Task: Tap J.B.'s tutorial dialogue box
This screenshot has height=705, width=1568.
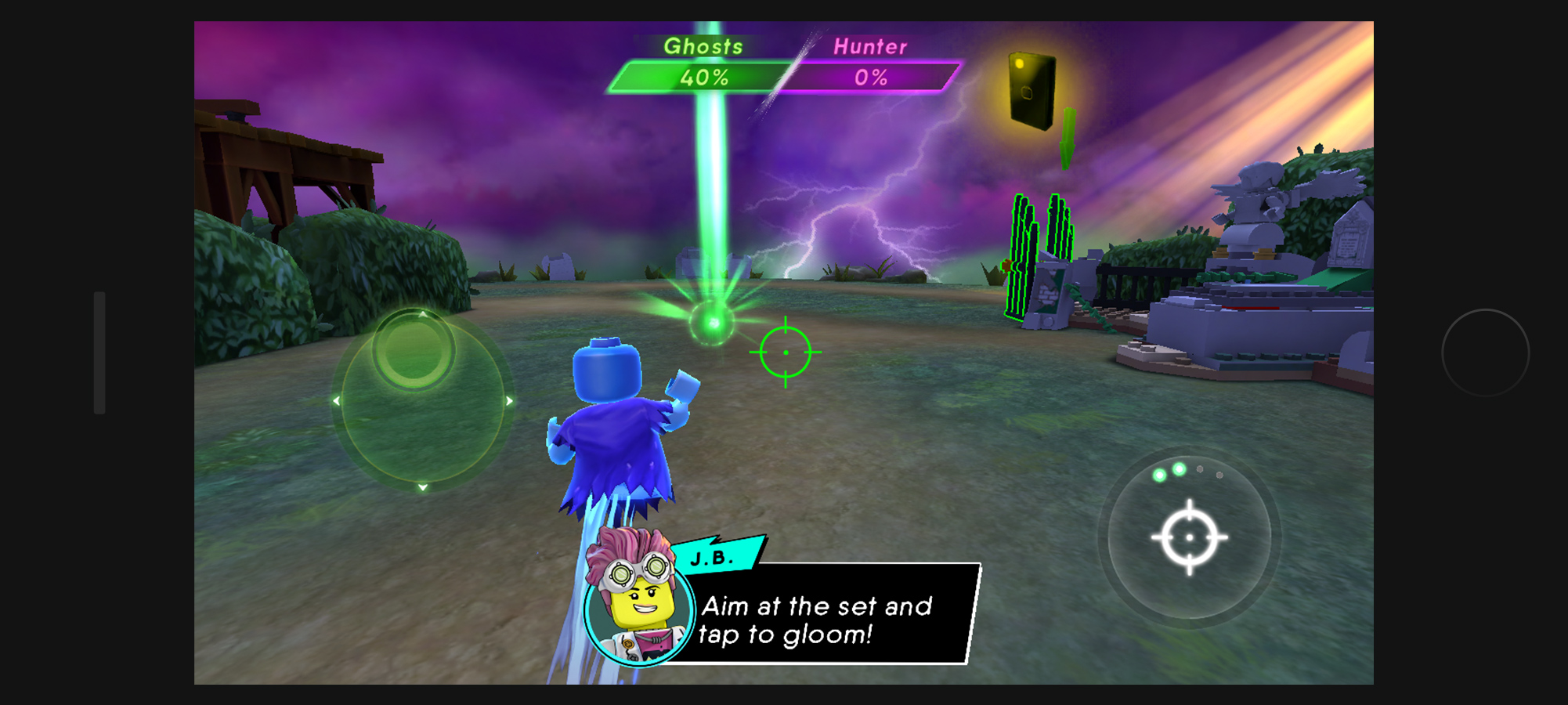Action: coord(822,615)
